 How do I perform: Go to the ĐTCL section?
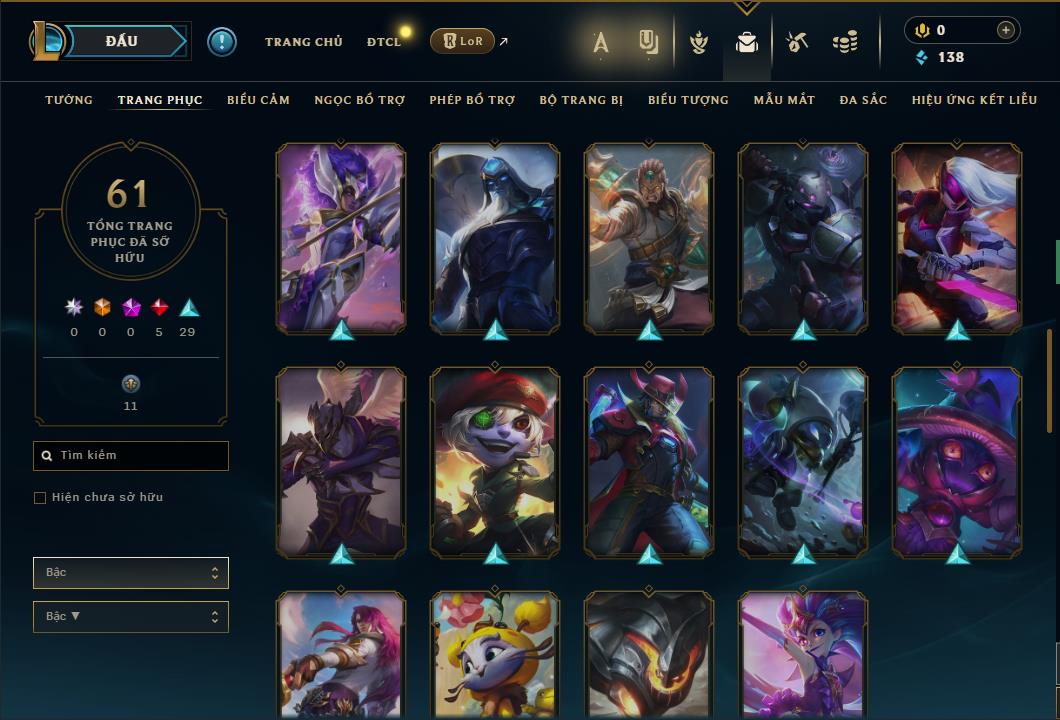click(x=384, y=42)
